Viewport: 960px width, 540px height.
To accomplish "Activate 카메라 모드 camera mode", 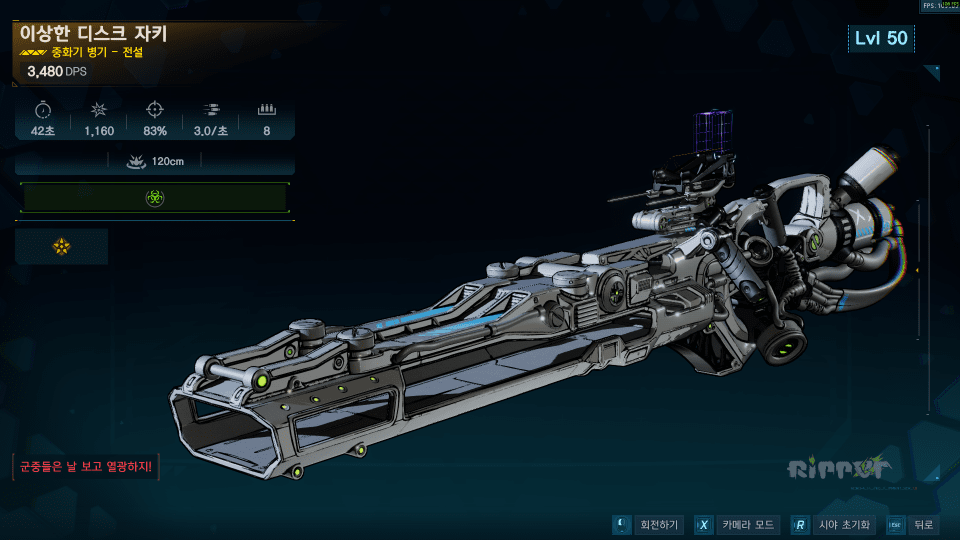I will pos(736,525).
